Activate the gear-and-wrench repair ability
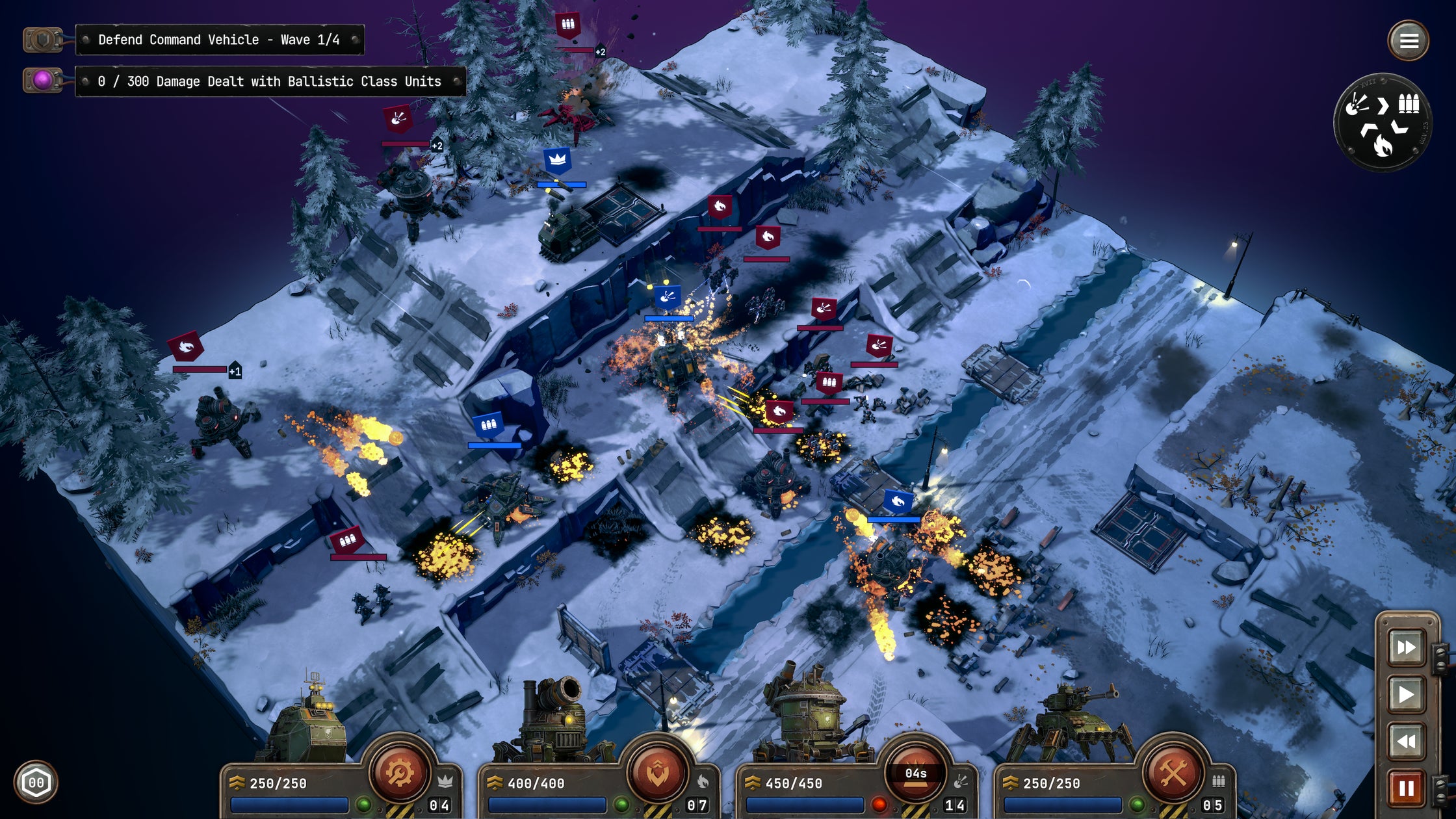1456x819 pixels. 400,773
